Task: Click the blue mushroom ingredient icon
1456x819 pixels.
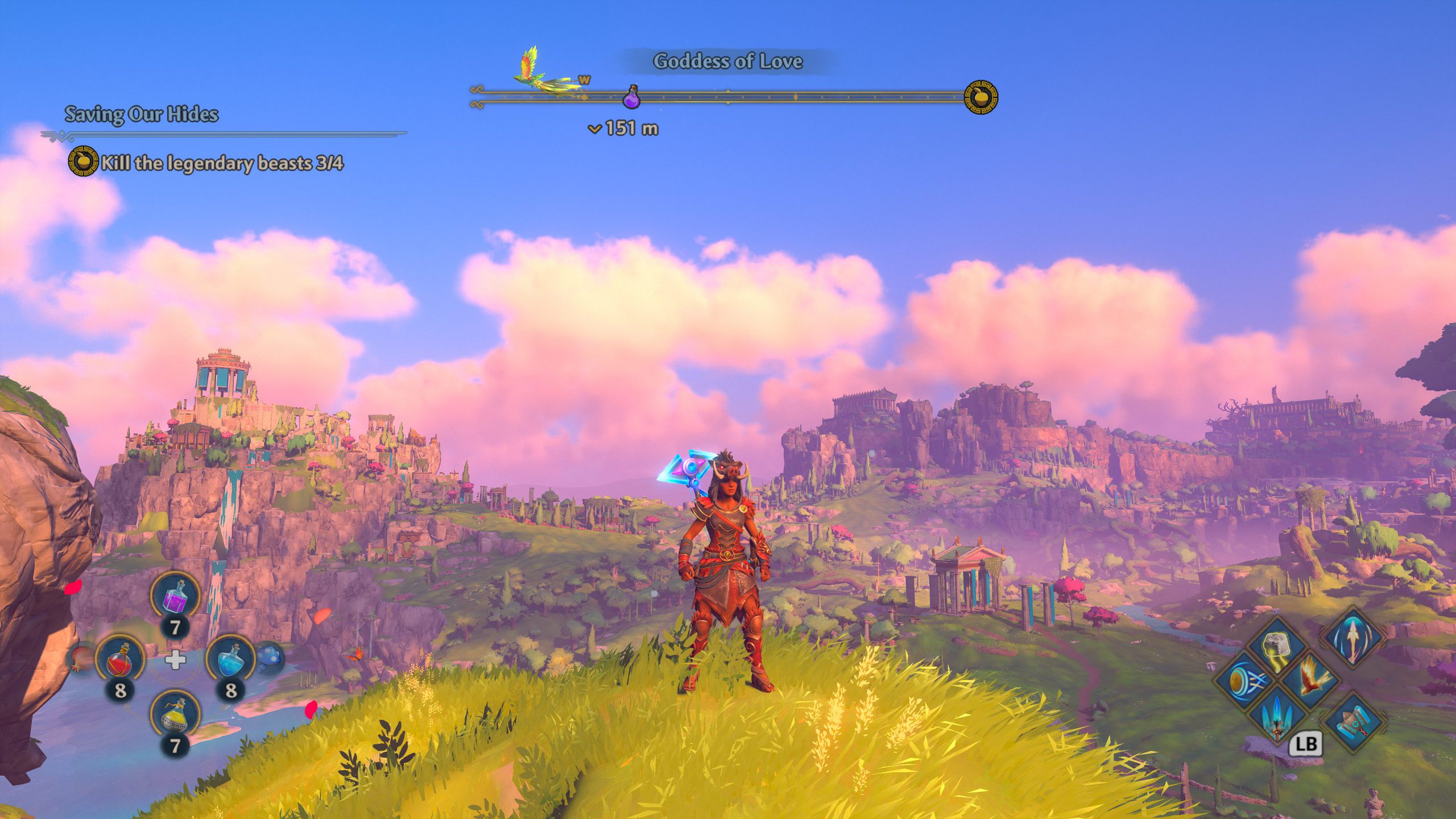Action: point(269,657)
